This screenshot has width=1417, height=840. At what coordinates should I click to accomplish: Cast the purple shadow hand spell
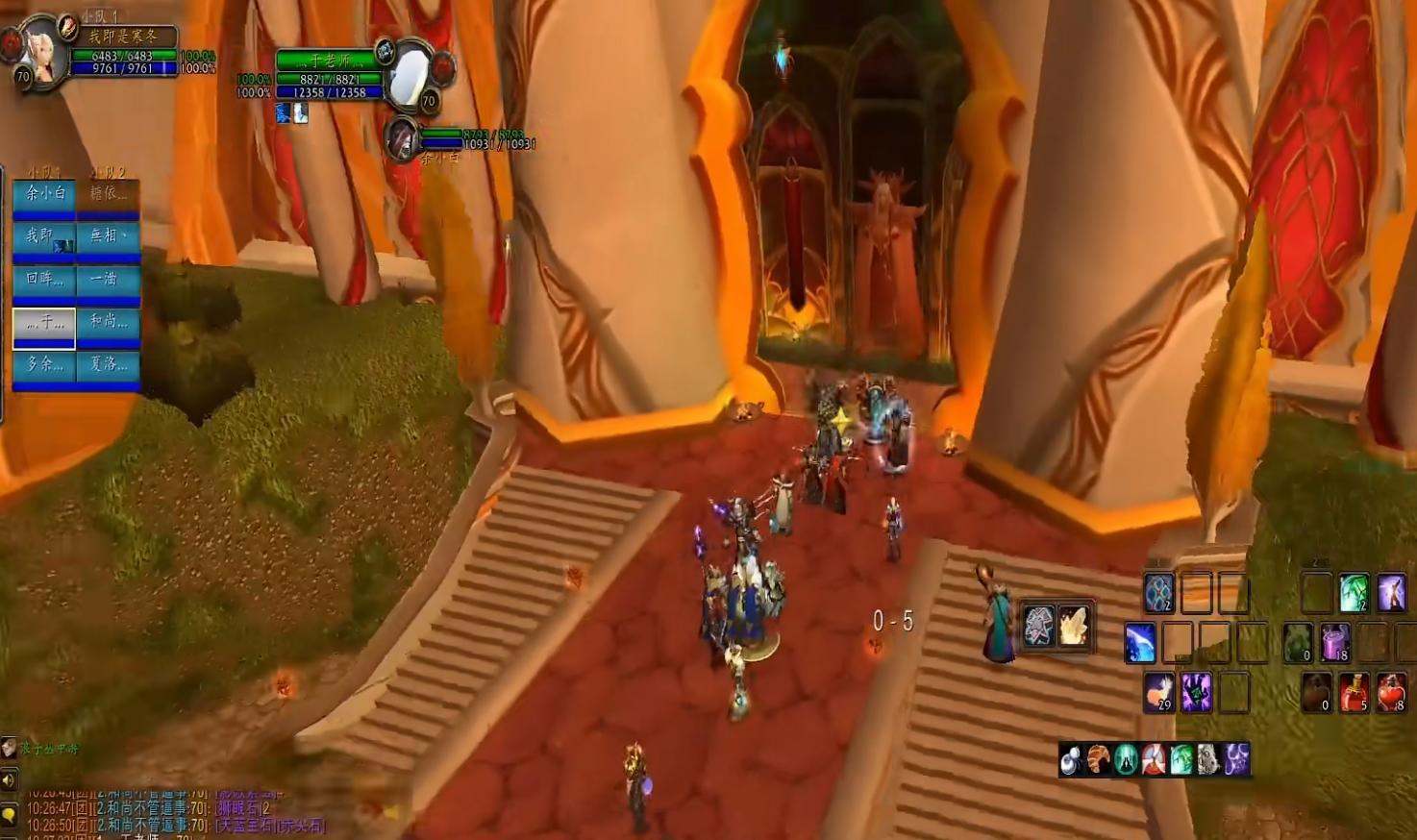click(x=1197, y=692)
